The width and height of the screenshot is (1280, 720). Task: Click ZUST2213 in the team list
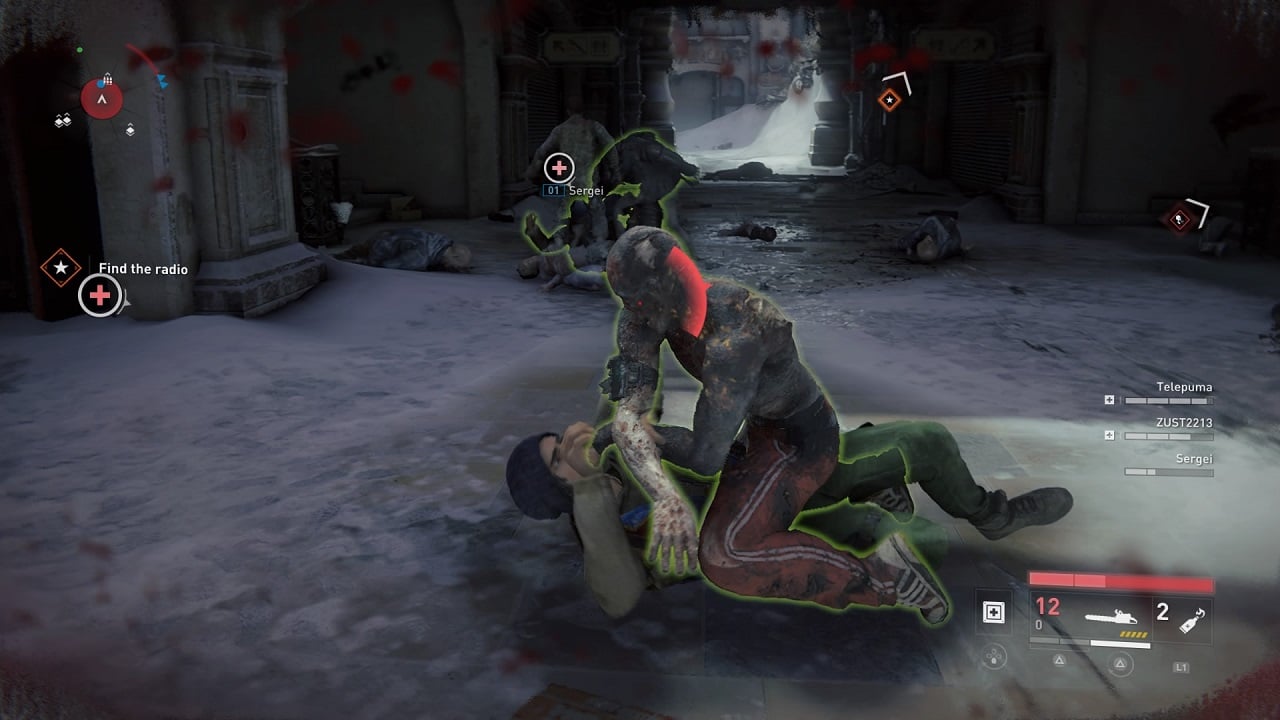pos(1182,423)
